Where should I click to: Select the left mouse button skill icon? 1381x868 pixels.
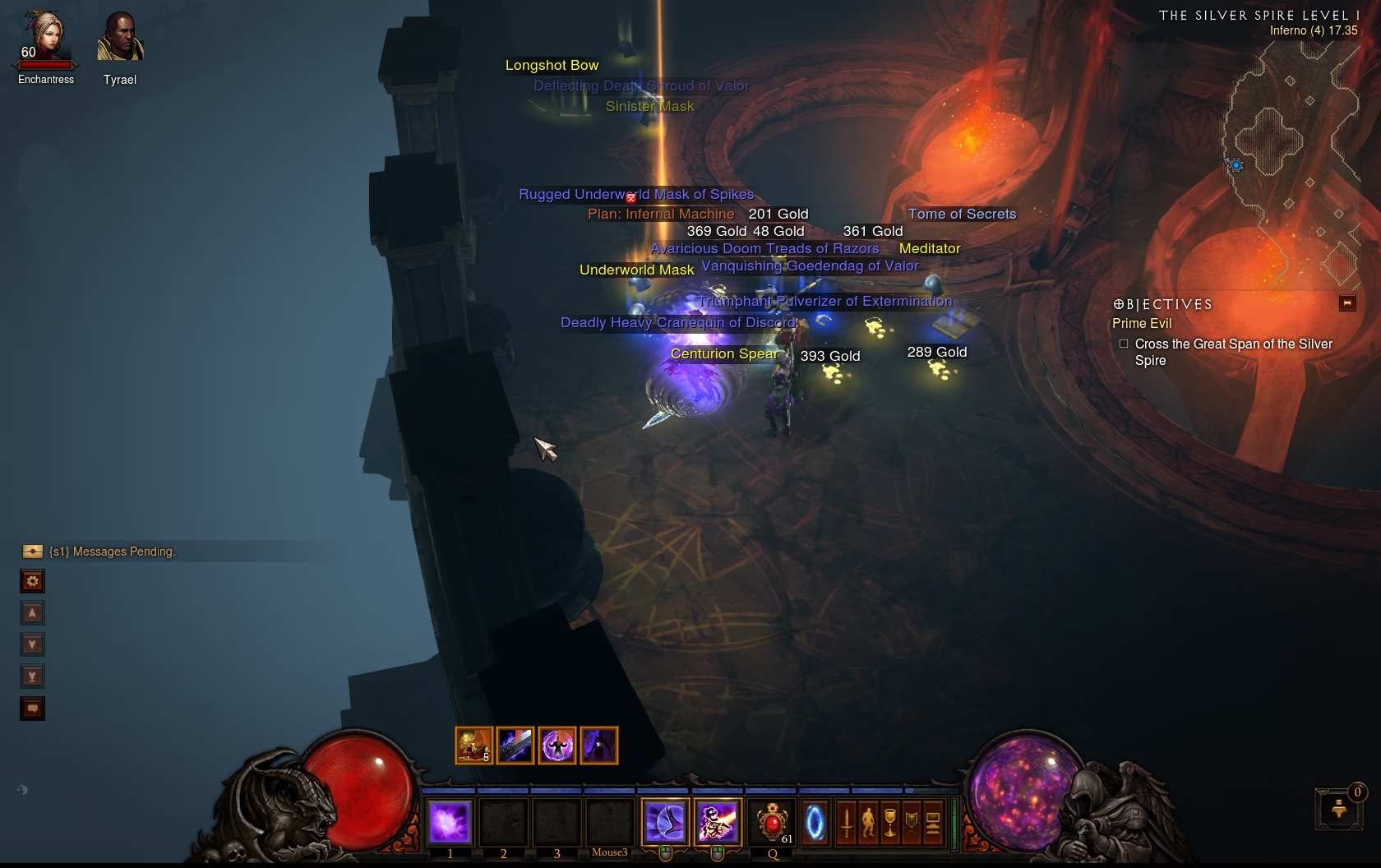coord(664,822)
